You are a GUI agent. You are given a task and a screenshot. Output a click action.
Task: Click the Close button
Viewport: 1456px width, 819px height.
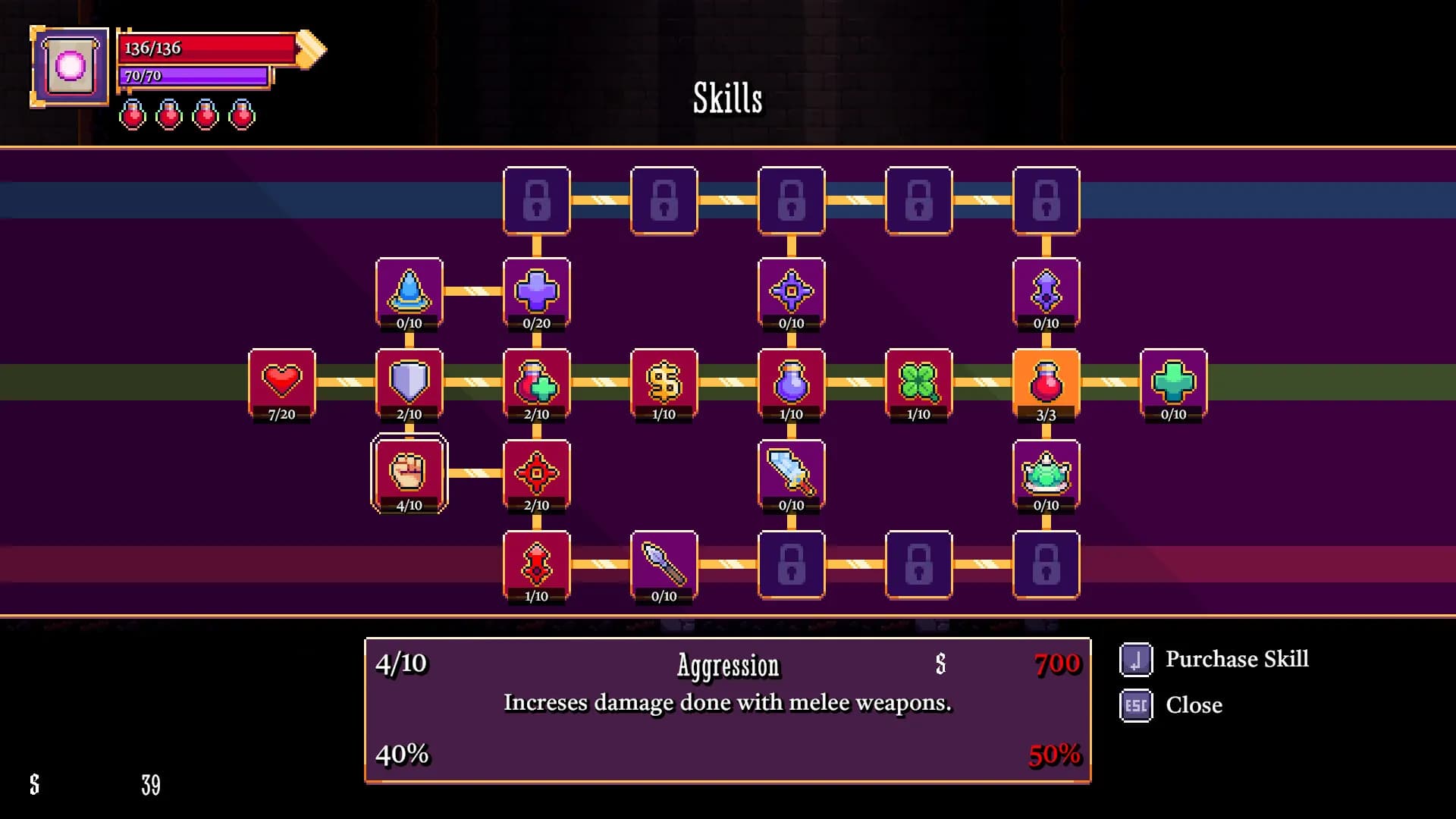[1193, 704]
